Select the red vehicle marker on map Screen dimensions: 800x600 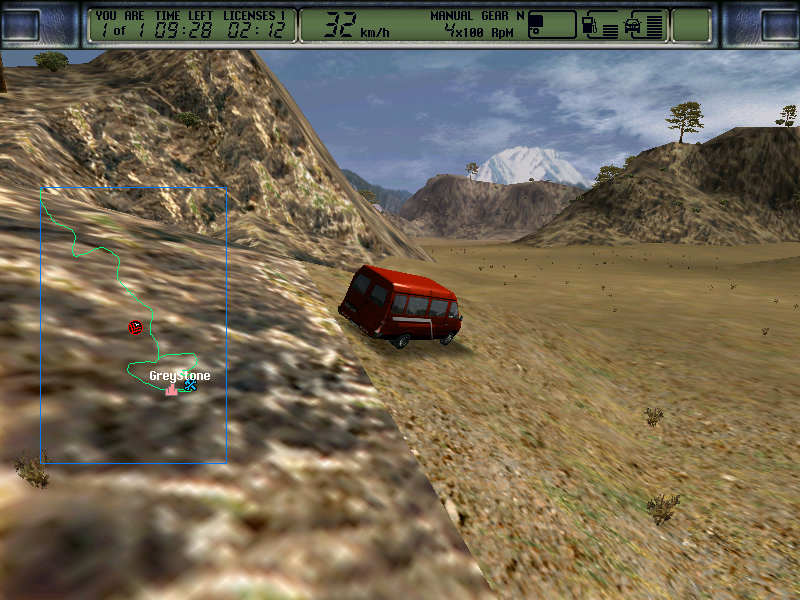click(x=135, y=327)
